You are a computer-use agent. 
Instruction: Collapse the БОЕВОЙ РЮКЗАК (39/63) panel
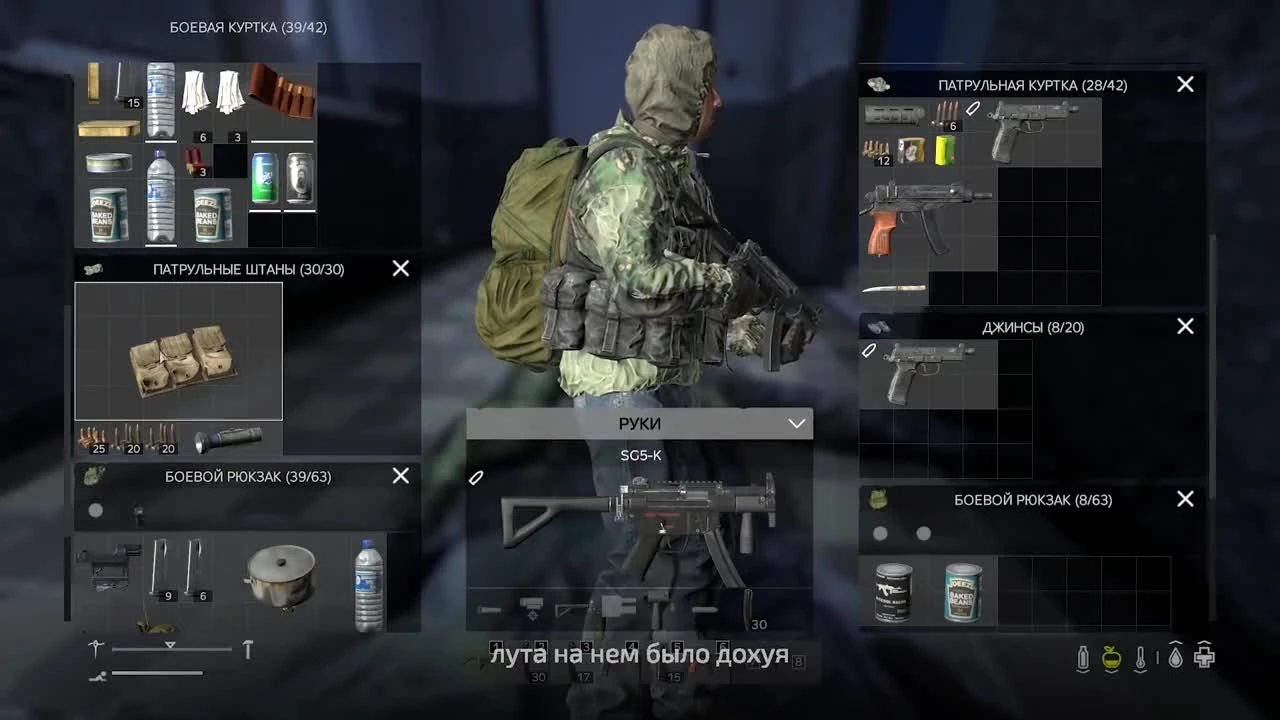coord(400,476)
